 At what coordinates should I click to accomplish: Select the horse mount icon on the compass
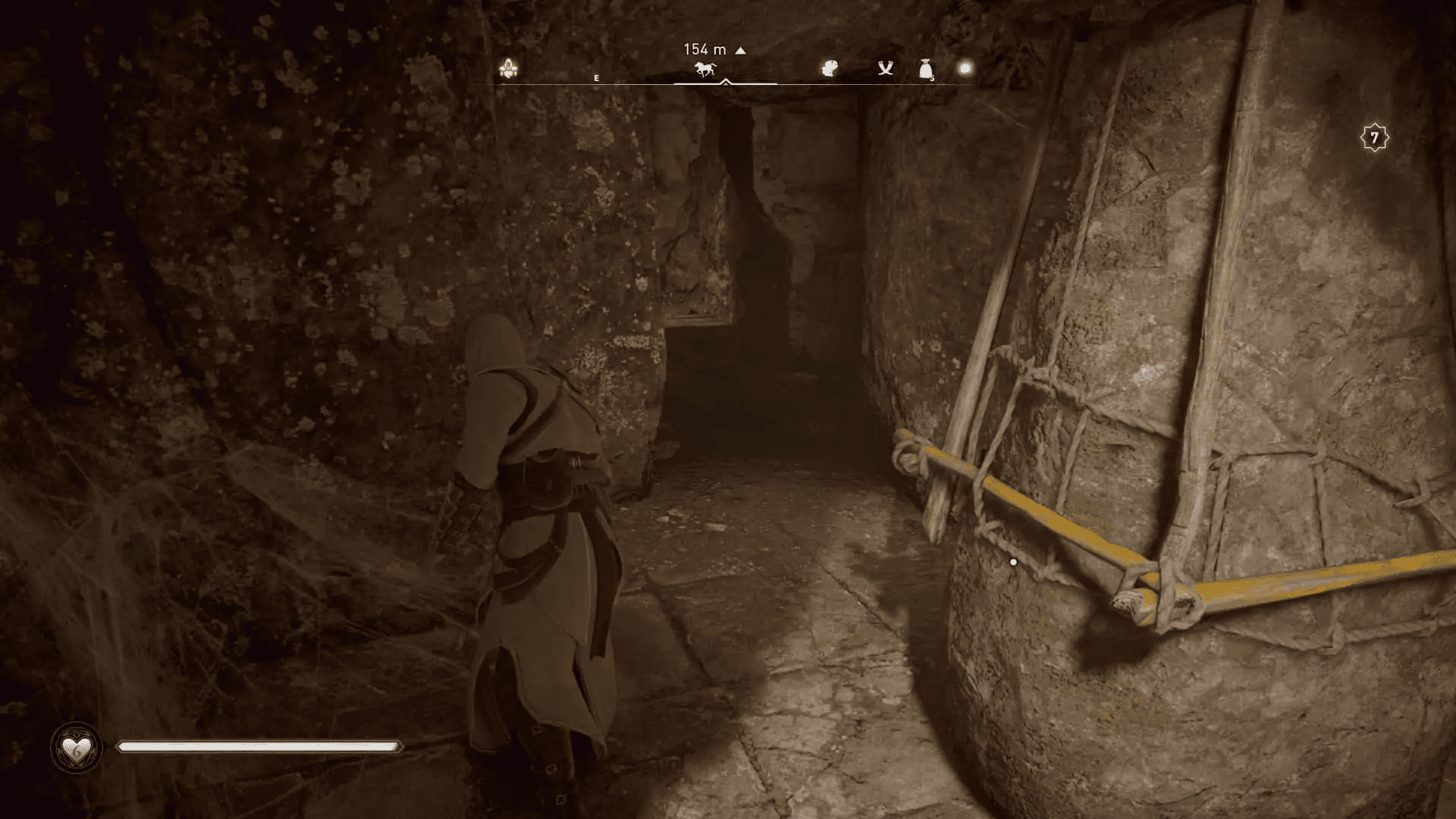(x=705, y=70)
